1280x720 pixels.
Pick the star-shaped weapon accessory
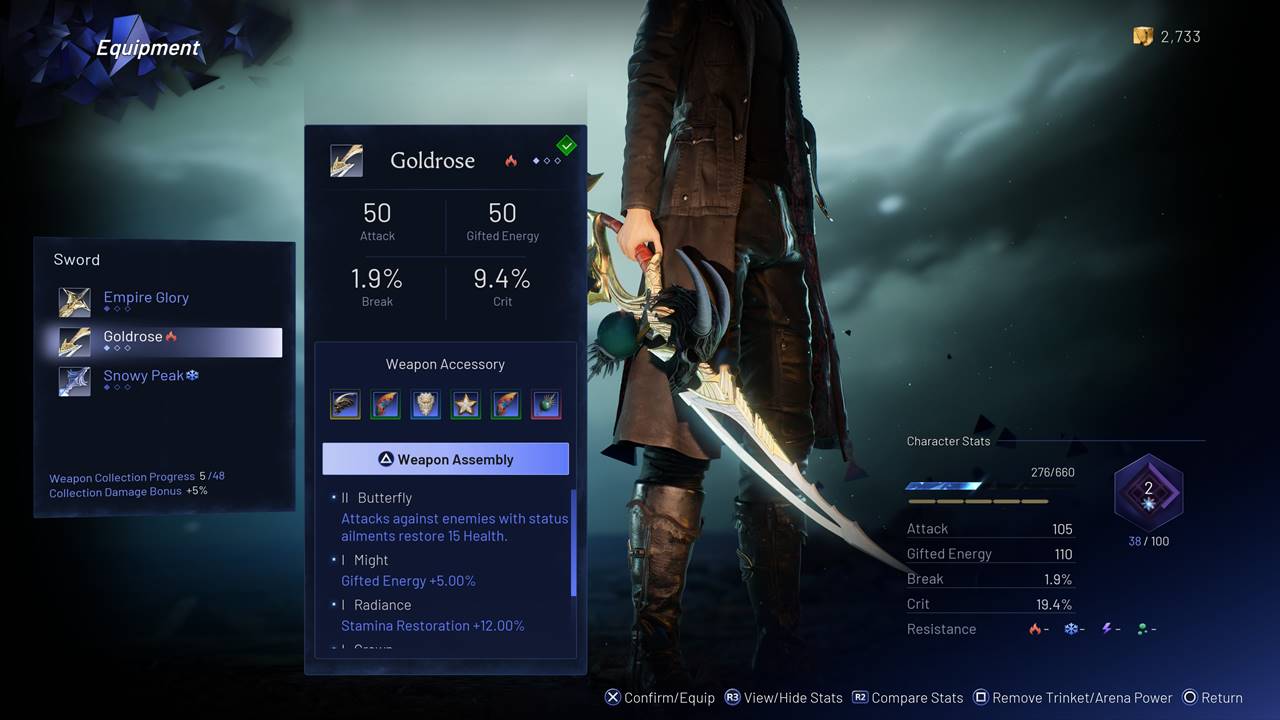click(465, 404)
